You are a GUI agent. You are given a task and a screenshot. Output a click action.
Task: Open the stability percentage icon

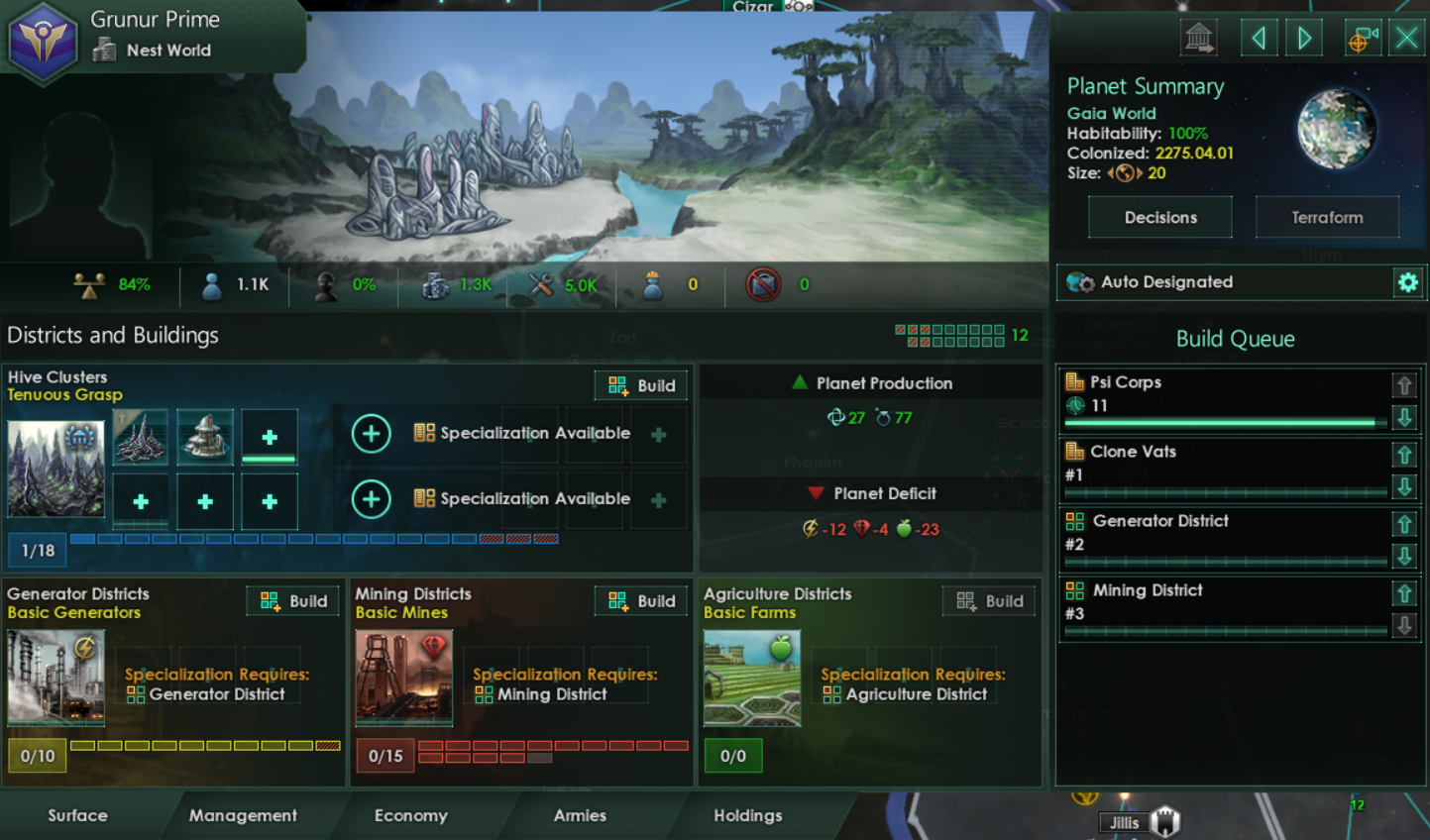90,284
